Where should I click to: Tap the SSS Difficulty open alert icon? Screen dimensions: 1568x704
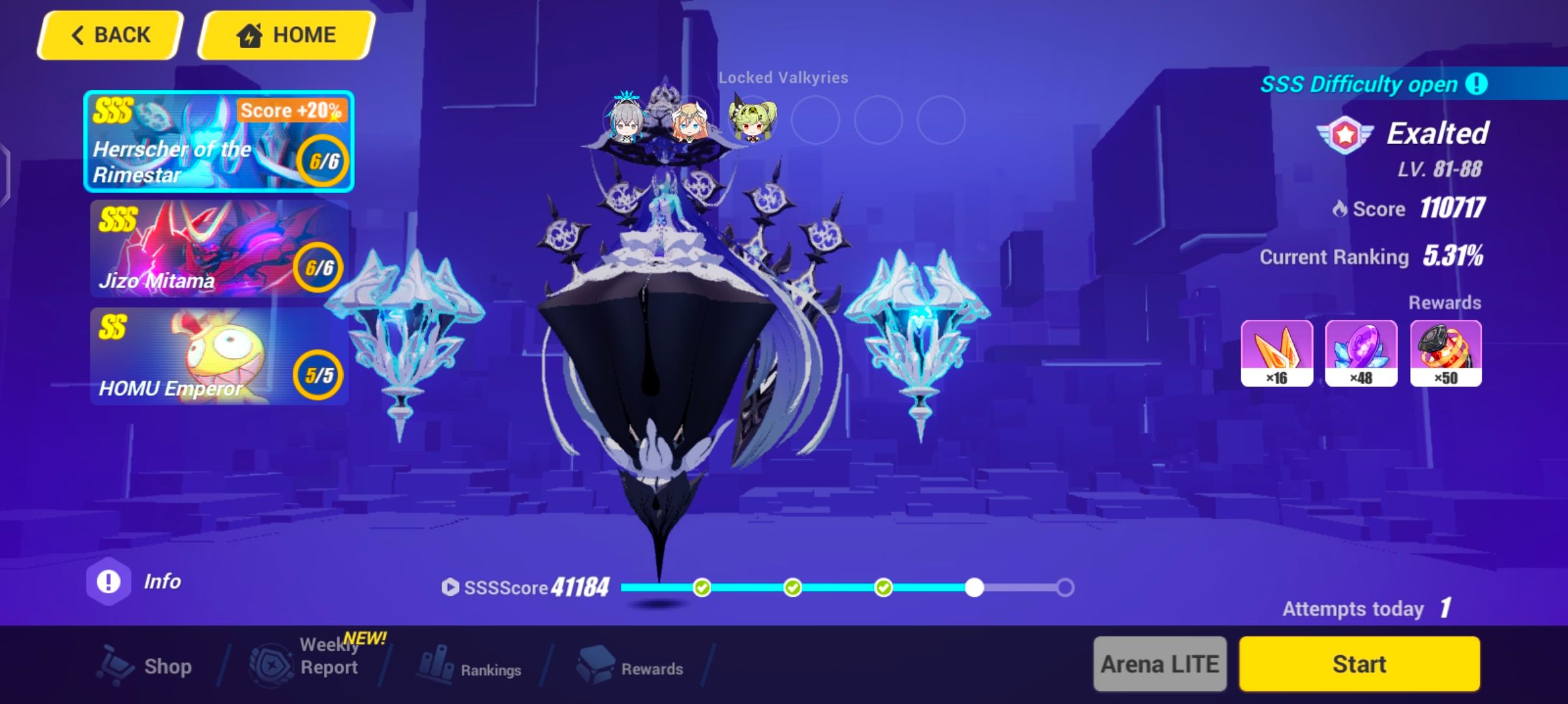point(1477,84)
